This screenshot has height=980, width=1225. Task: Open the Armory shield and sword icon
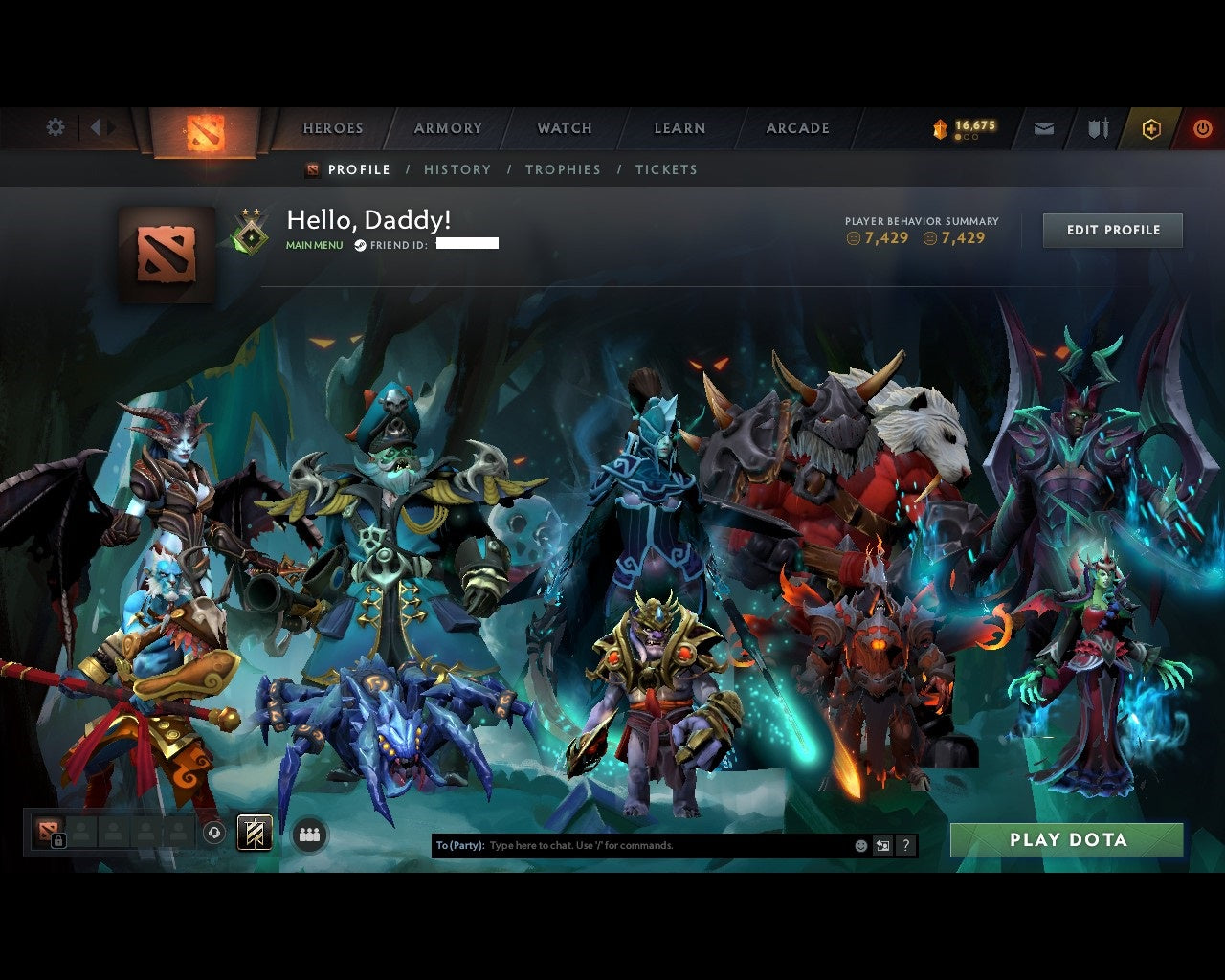1097,126
